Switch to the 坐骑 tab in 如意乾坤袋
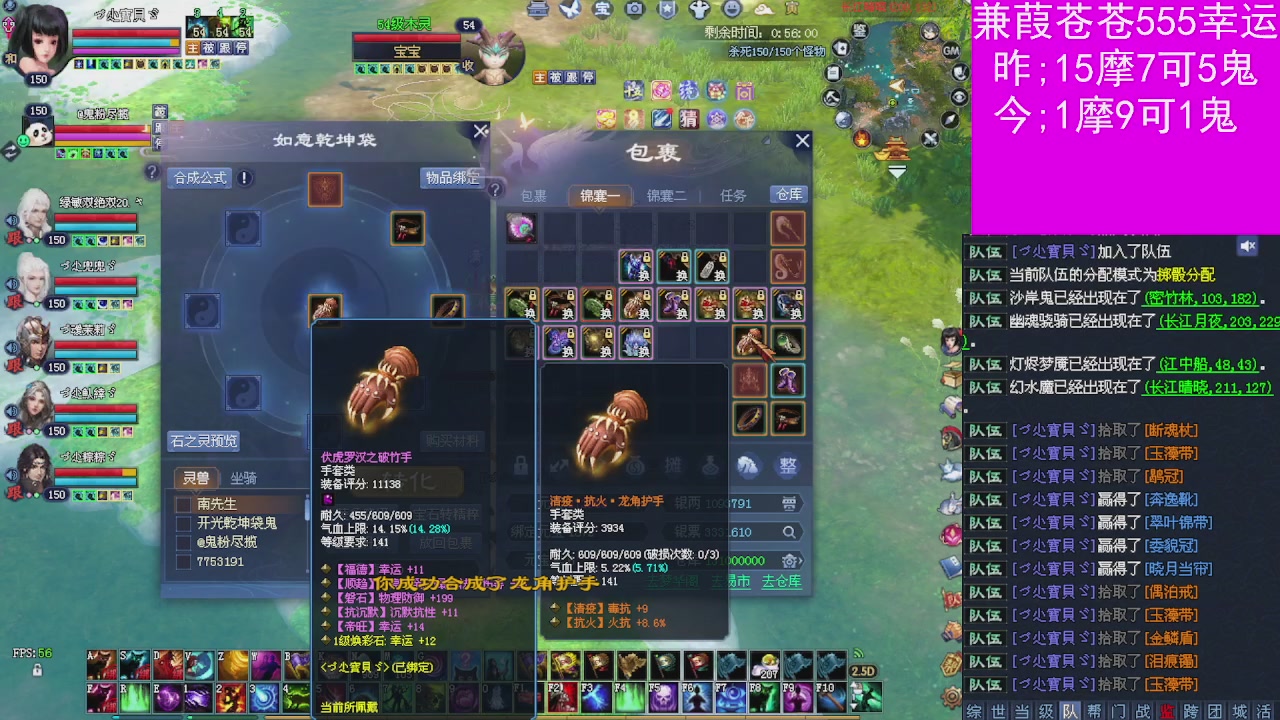Screen dimensions: 1280x720 (x=242, y=478)
